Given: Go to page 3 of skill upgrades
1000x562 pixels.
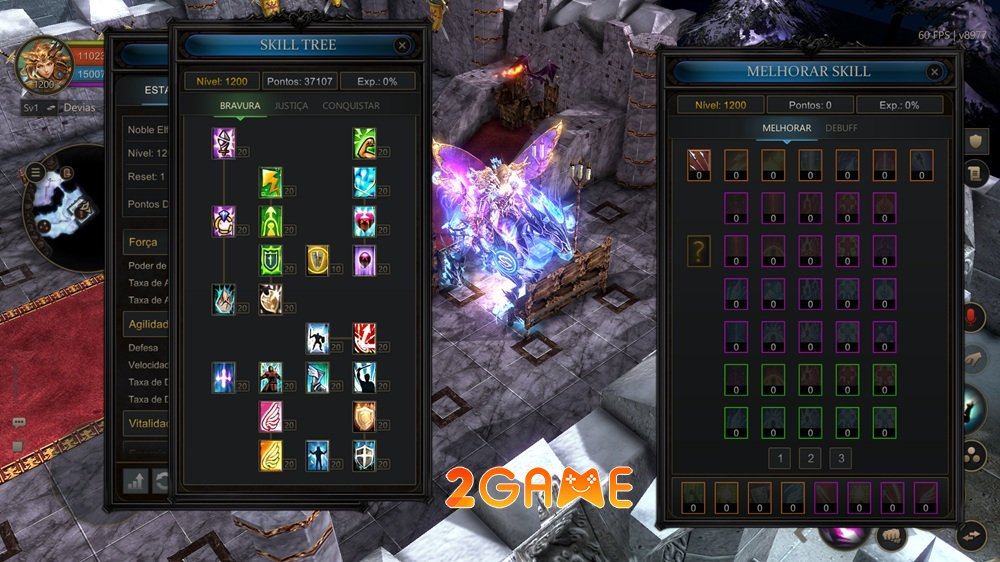Looking at the screenshot, I should pyautogui.click(x=842, y=459).
